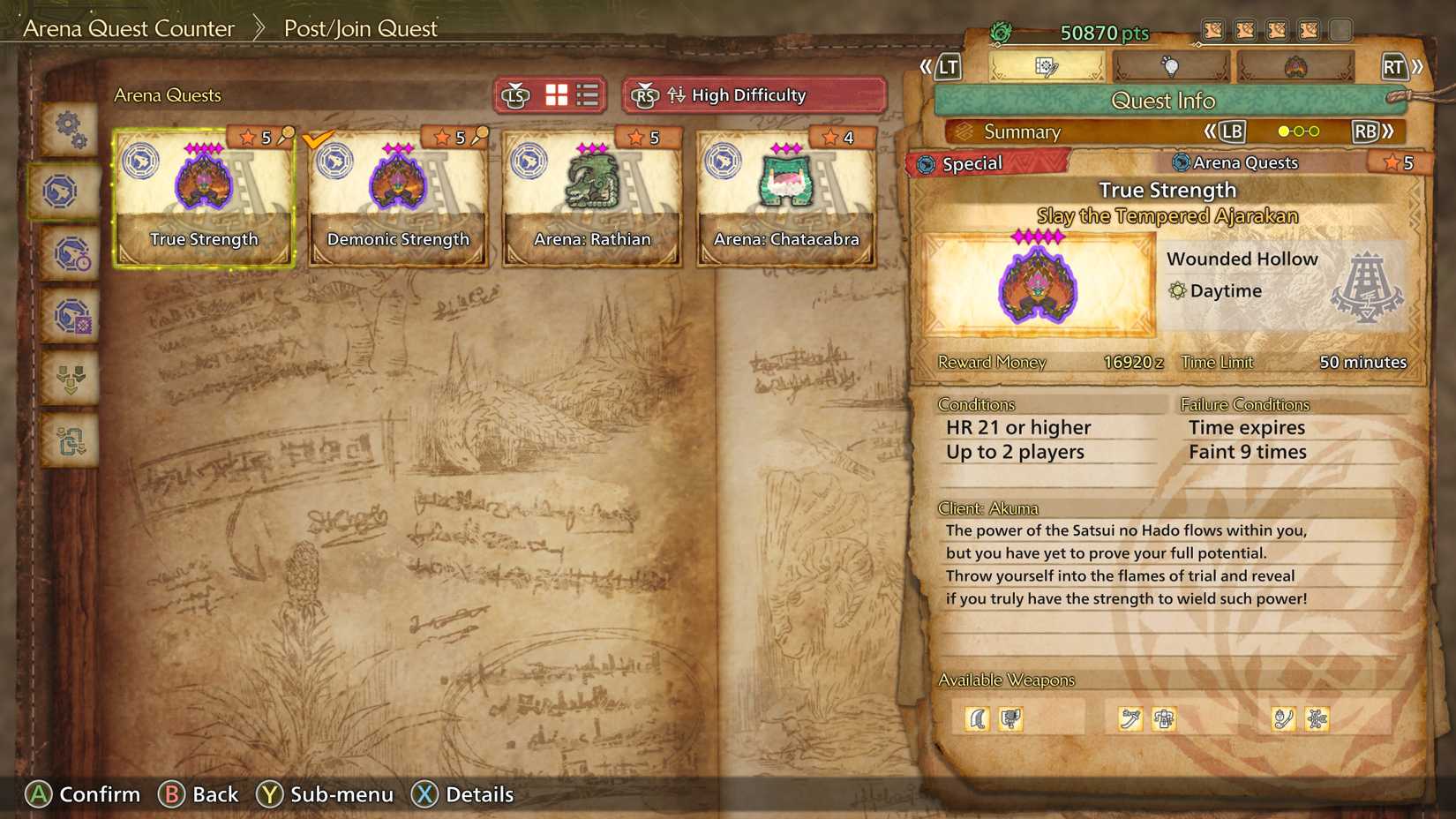The width and height of the screenshot is (1456, 819).
Task: Open the settings gear icon in the sidebar
Action: [x=69, y=129]
